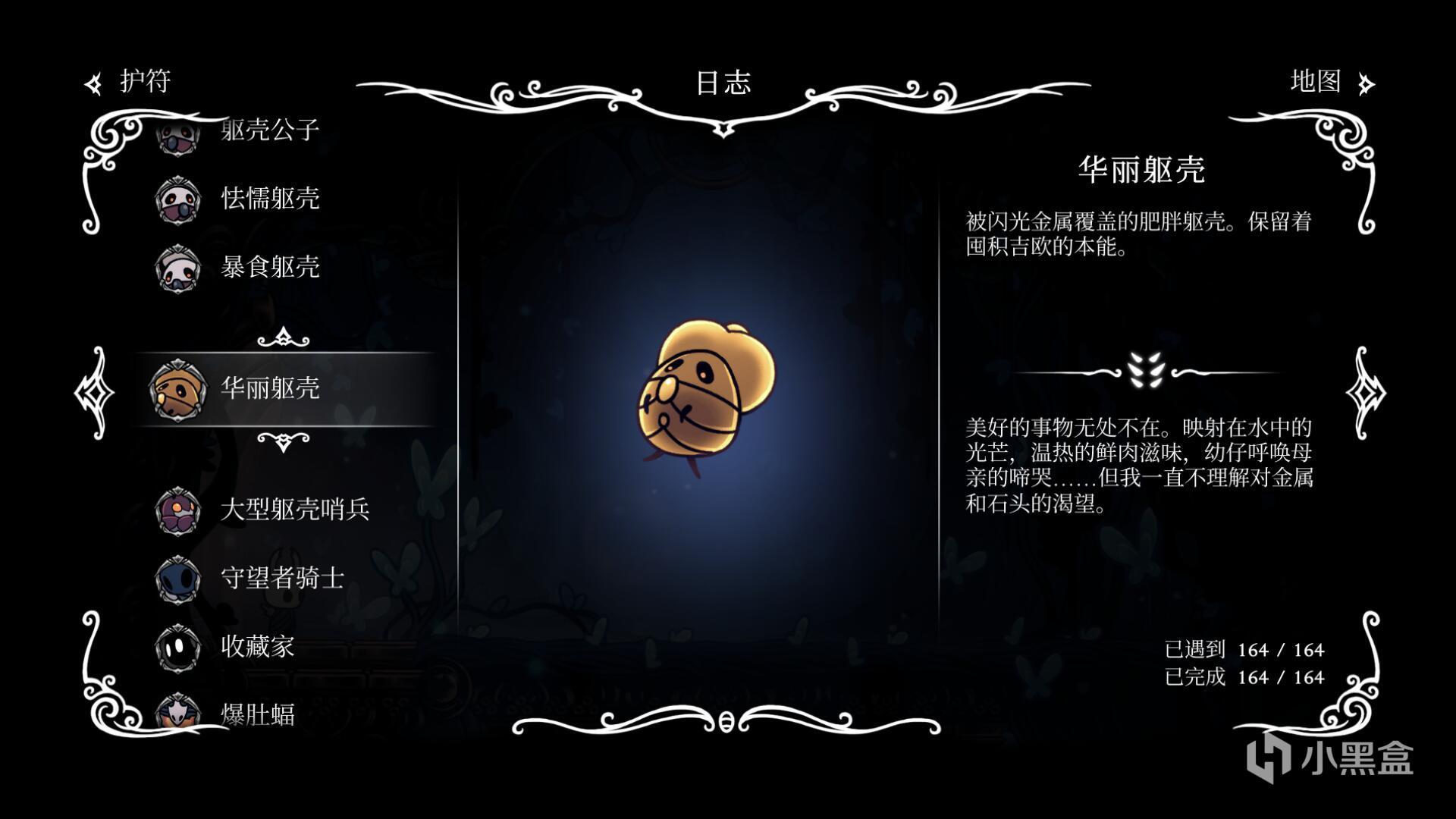Image resolution: width=1456 pixels, height=819 pixels.
Task: Select the 爆肚蝠 entry
Action: [257, 713]
